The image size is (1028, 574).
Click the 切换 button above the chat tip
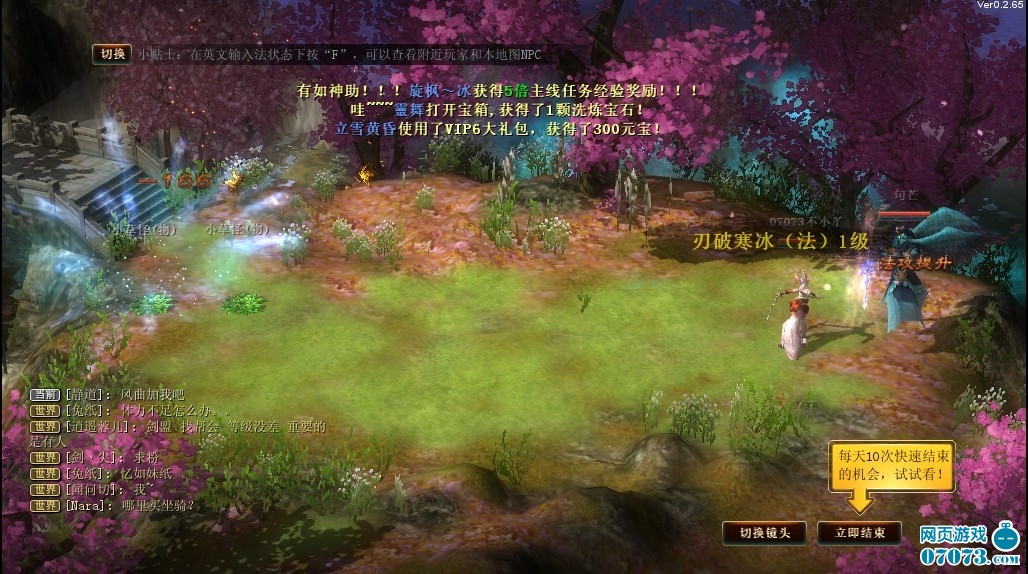click(x=112, y=54)
